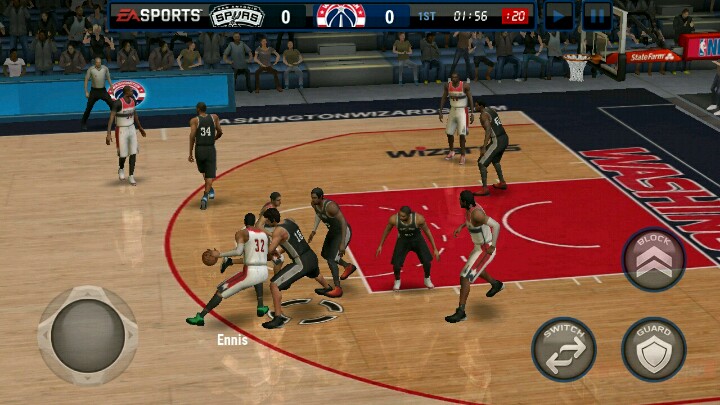Viewport: 720px width, 405px height.
Task: Tap the Block button
Action: coord(654,260)
